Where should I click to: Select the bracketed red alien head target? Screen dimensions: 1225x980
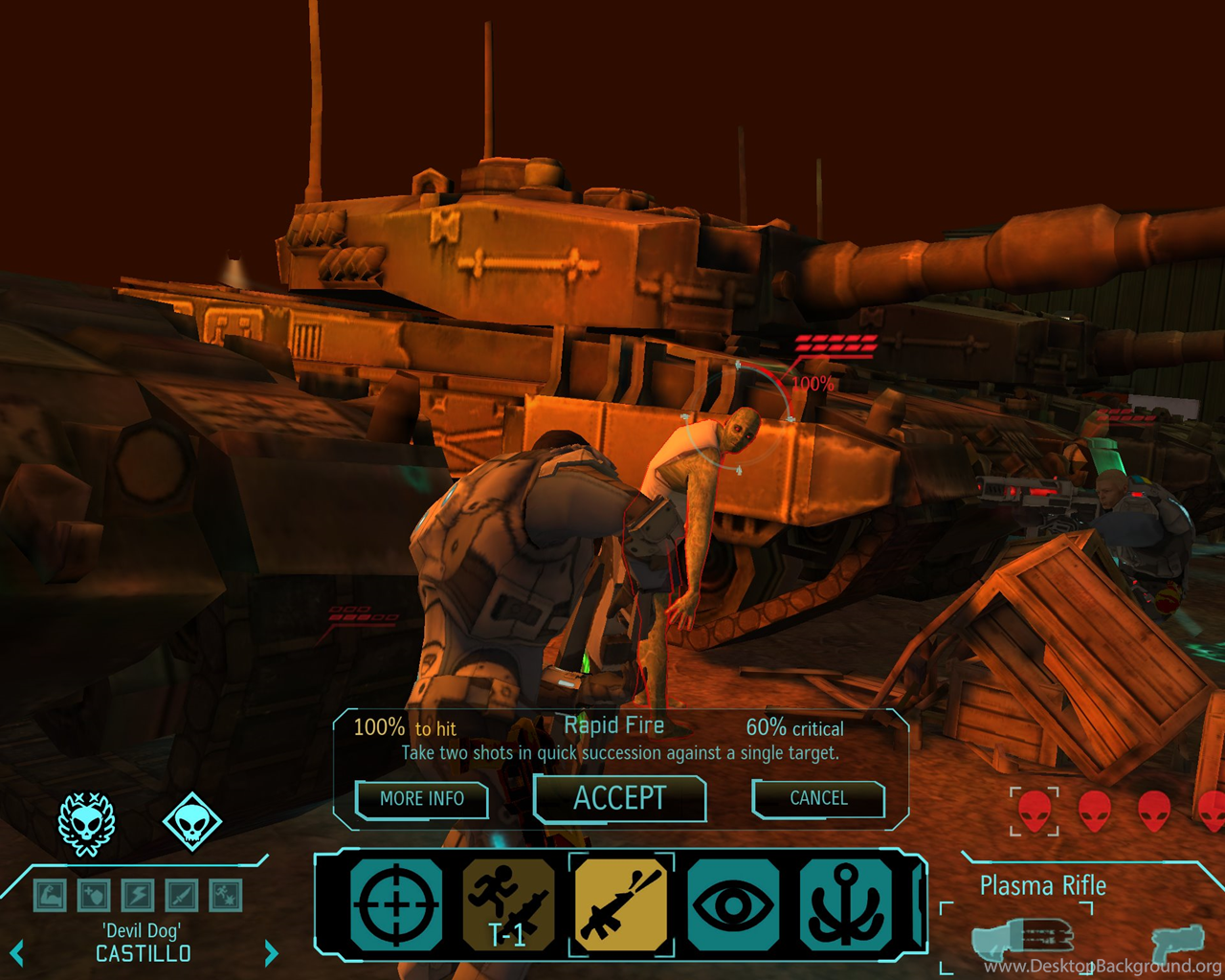(x=1035, y=811)
